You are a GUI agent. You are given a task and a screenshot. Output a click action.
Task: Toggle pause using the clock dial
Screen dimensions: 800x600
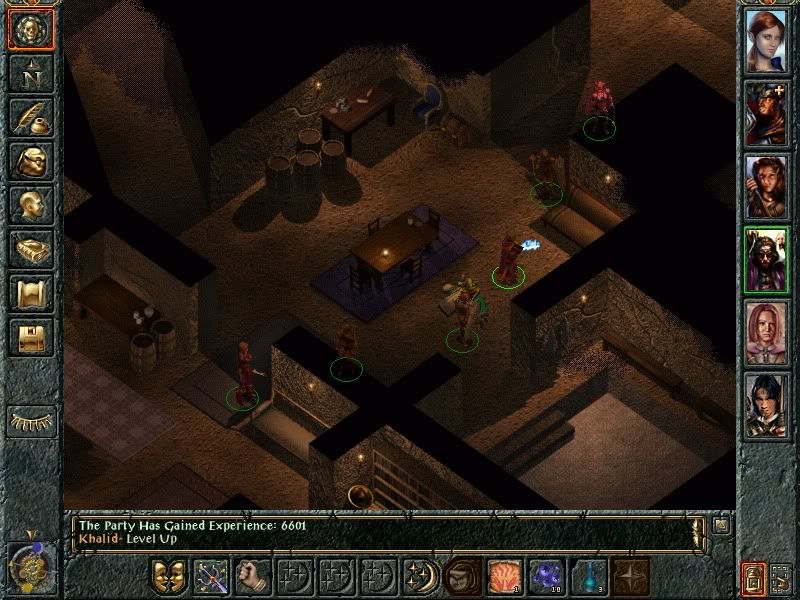click(x=29, y=568)
